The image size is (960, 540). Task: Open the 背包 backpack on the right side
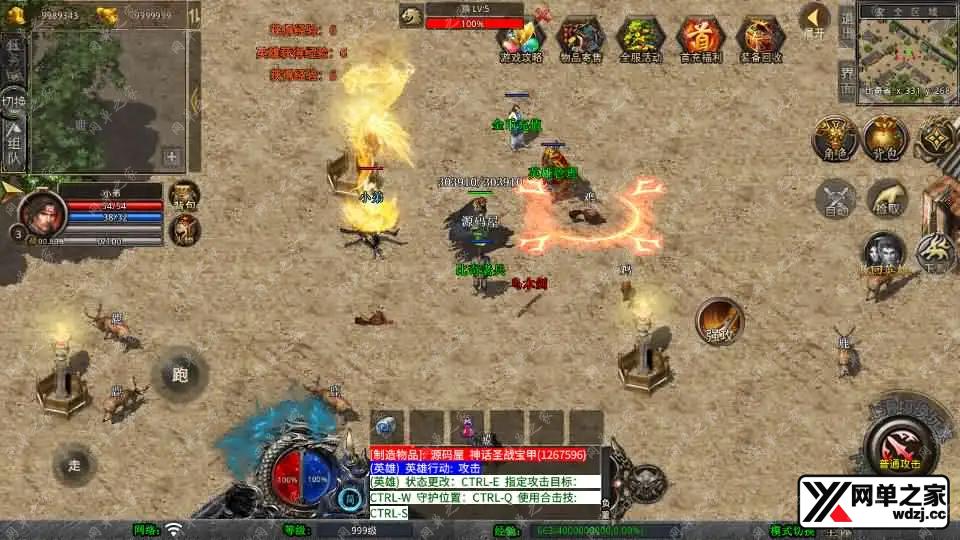click(884, 137)
